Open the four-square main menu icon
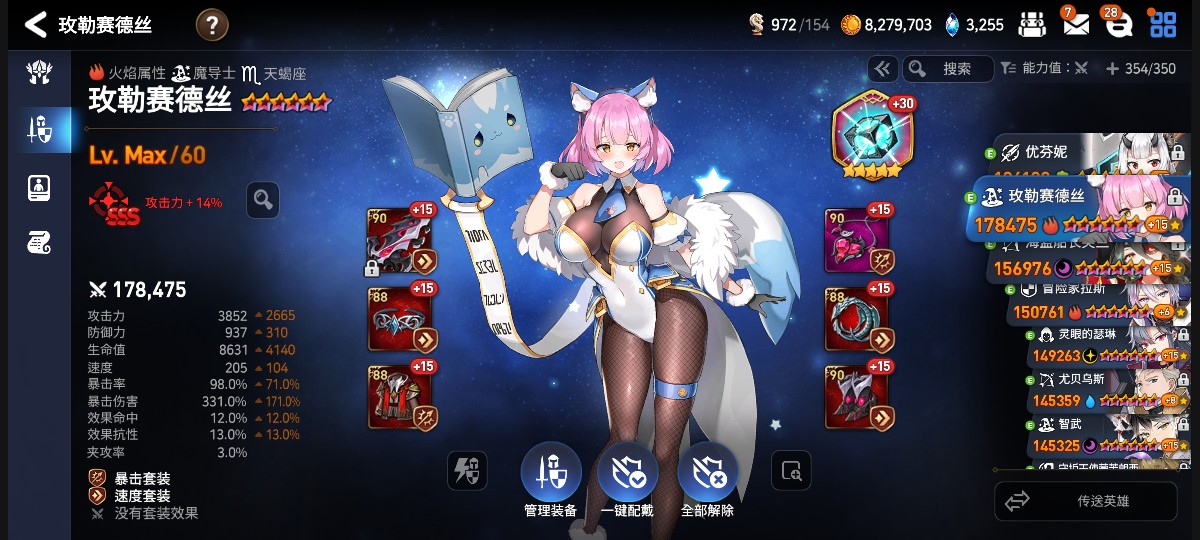The image size is (1200, 540). (x=1163, y=25)
